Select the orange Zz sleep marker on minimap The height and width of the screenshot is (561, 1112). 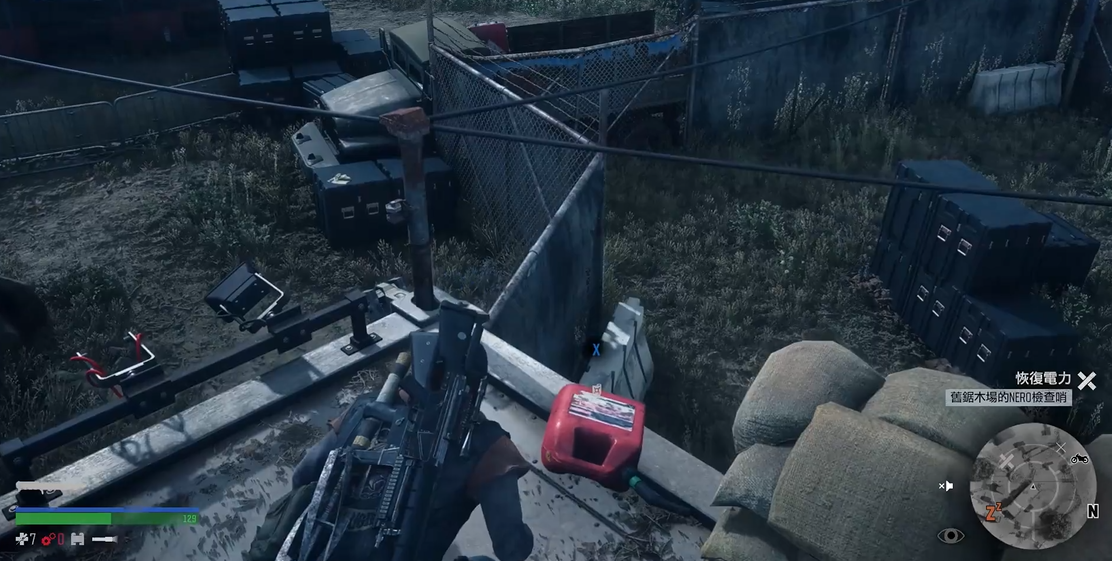point(994,513)
